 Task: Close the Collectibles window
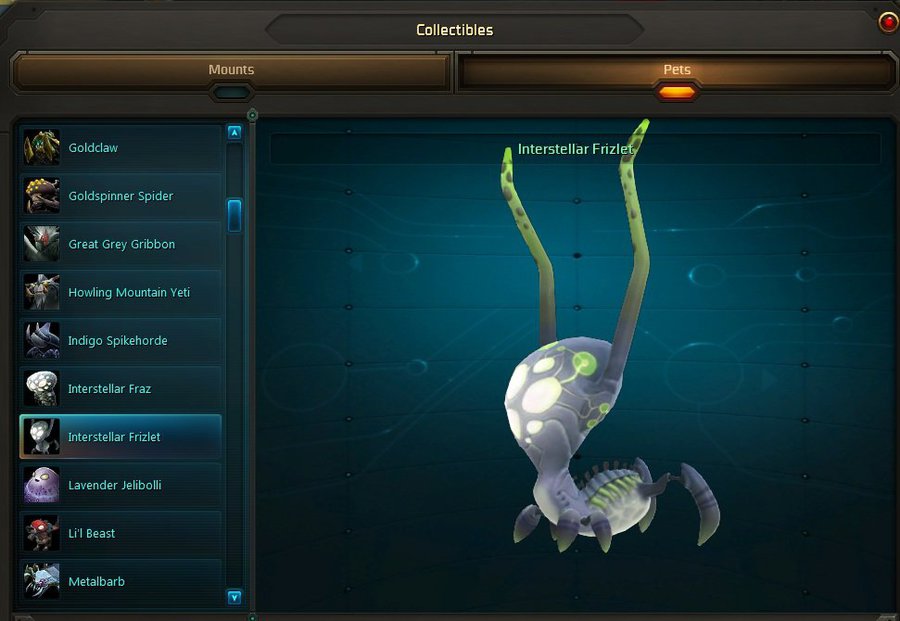887,22
